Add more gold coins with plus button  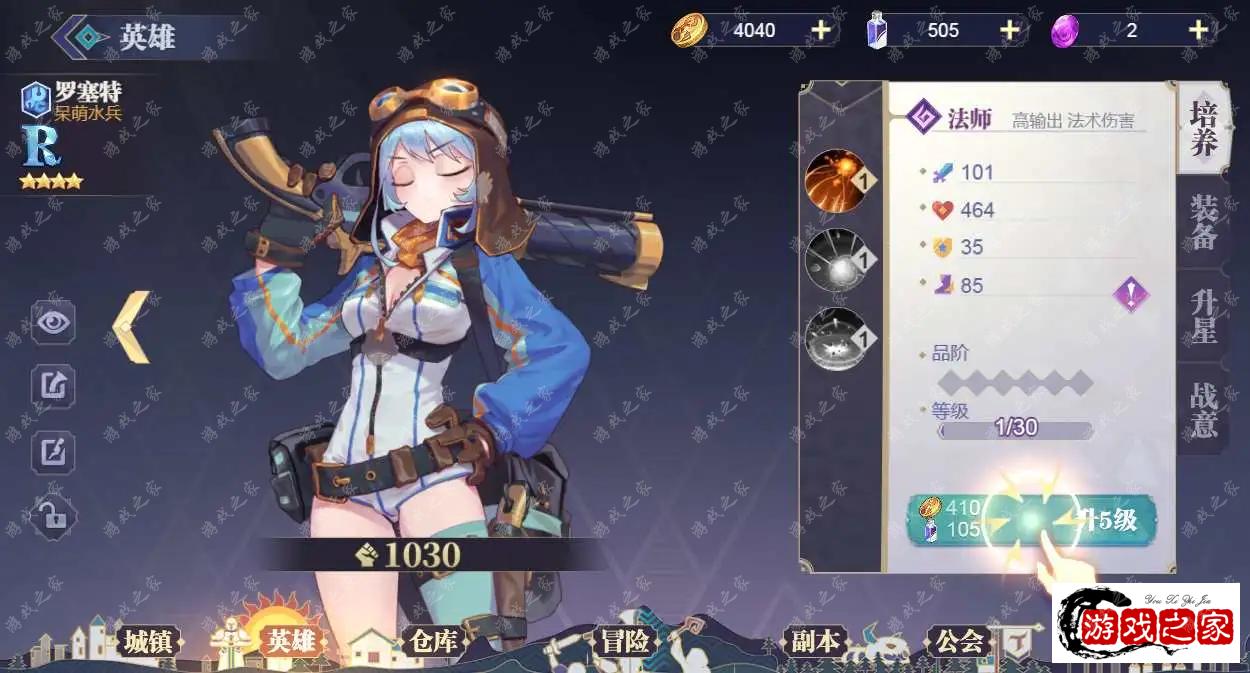[x=821, y=30]
